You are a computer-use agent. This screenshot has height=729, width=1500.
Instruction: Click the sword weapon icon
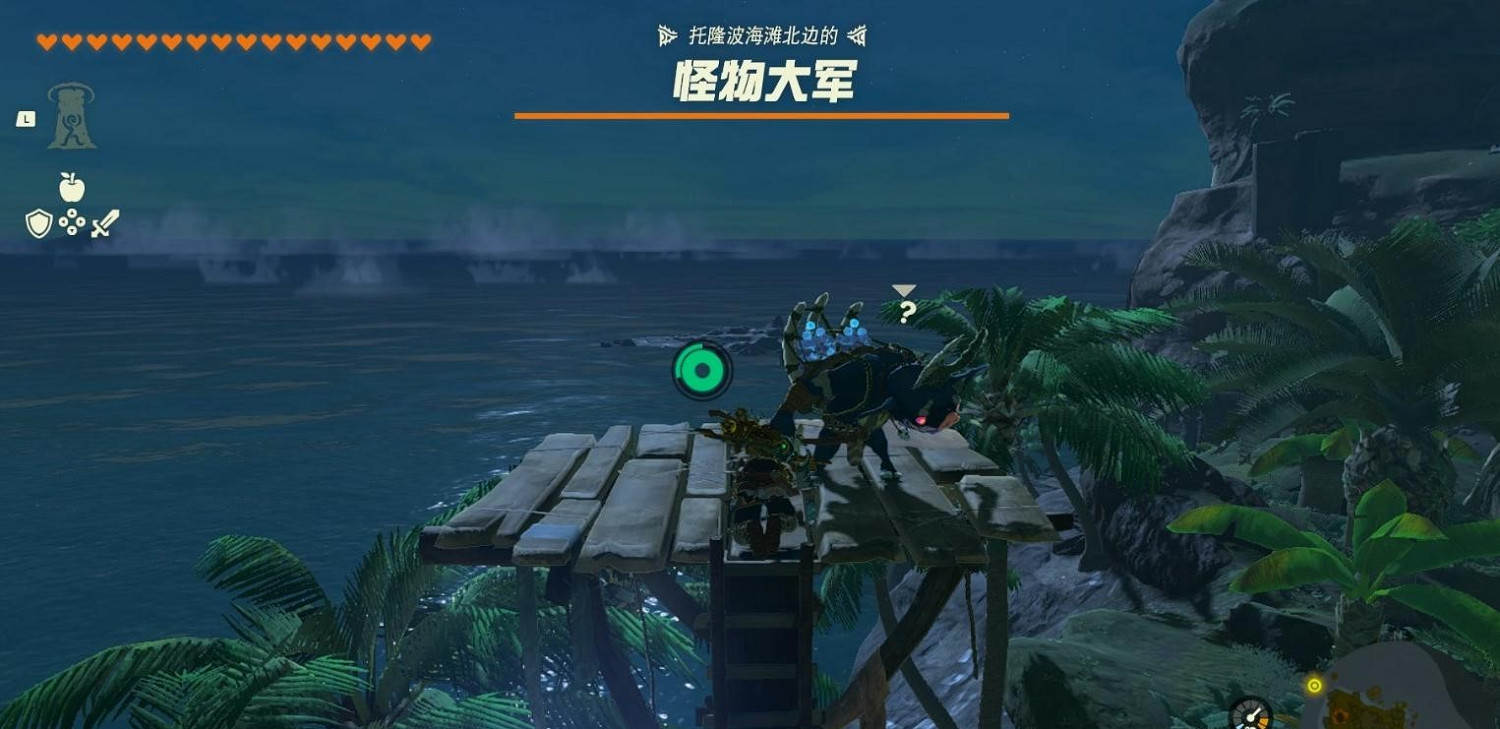click(105, 222)
